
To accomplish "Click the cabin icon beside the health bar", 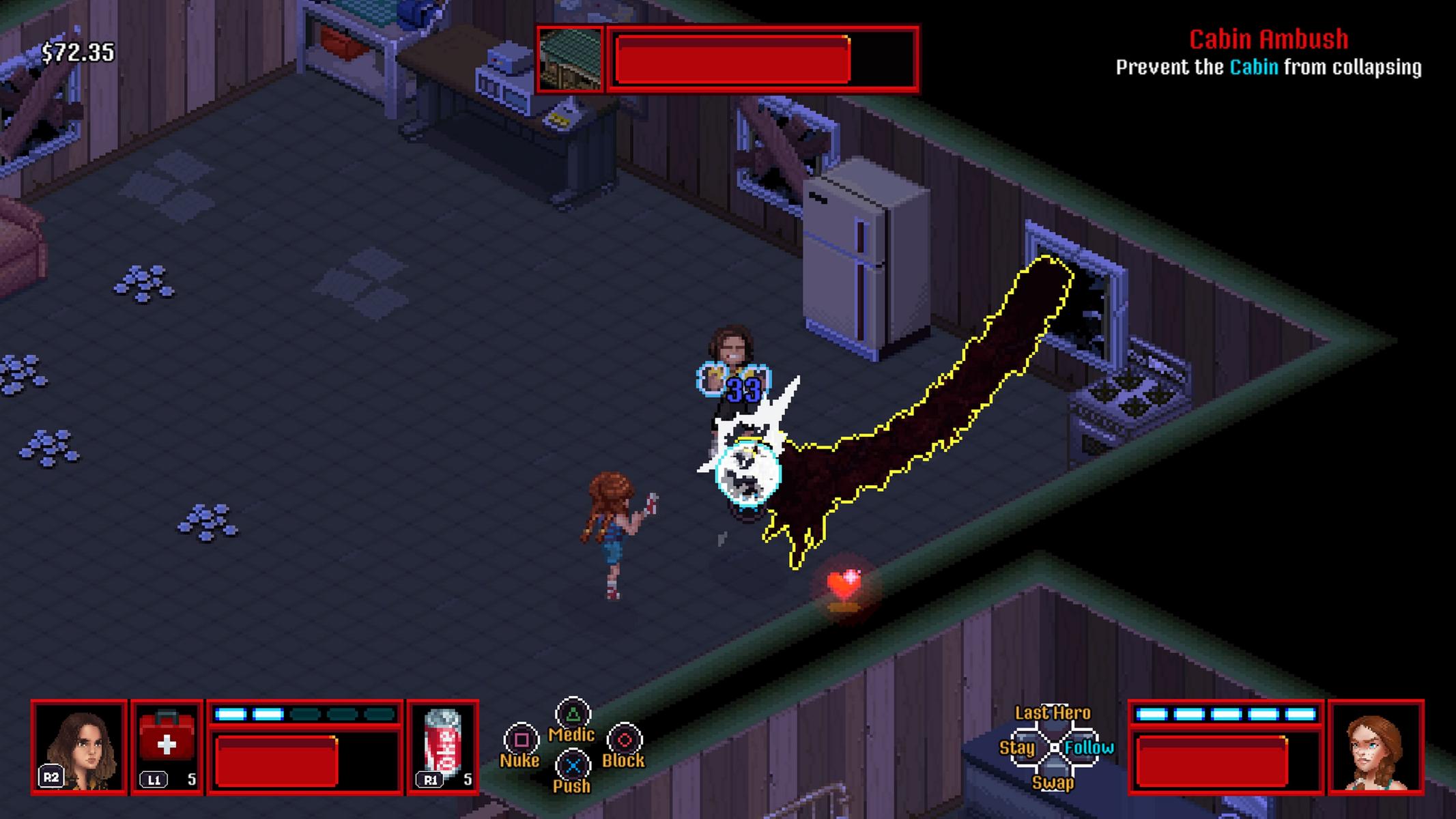I will click(570, 59).
